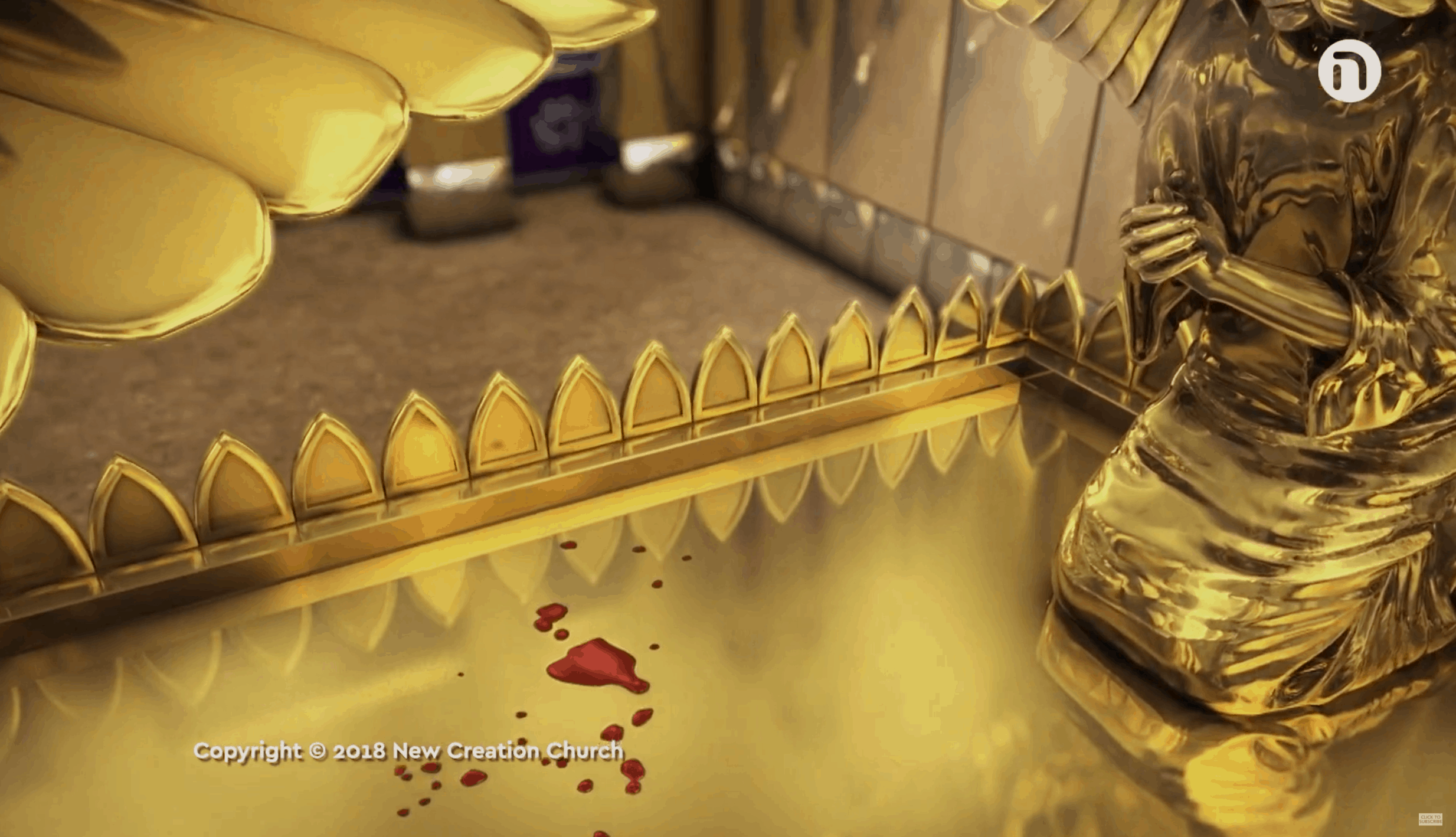Click the "Click to Subscribe" watermark button
Screen dimensions: 1456x837
coord(1429,819)
